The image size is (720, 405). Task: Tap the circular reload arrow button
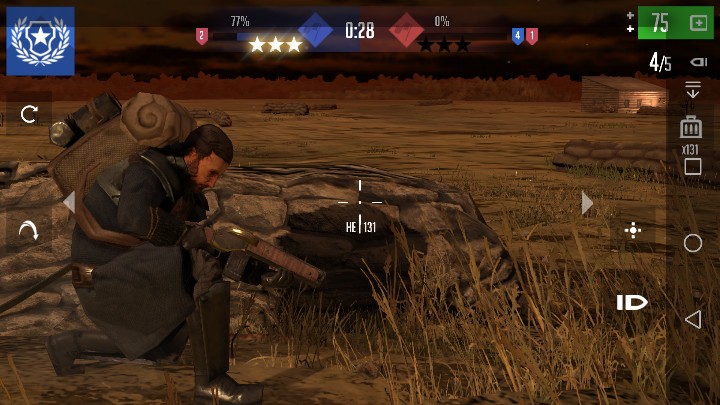click(x=29, y=114)
